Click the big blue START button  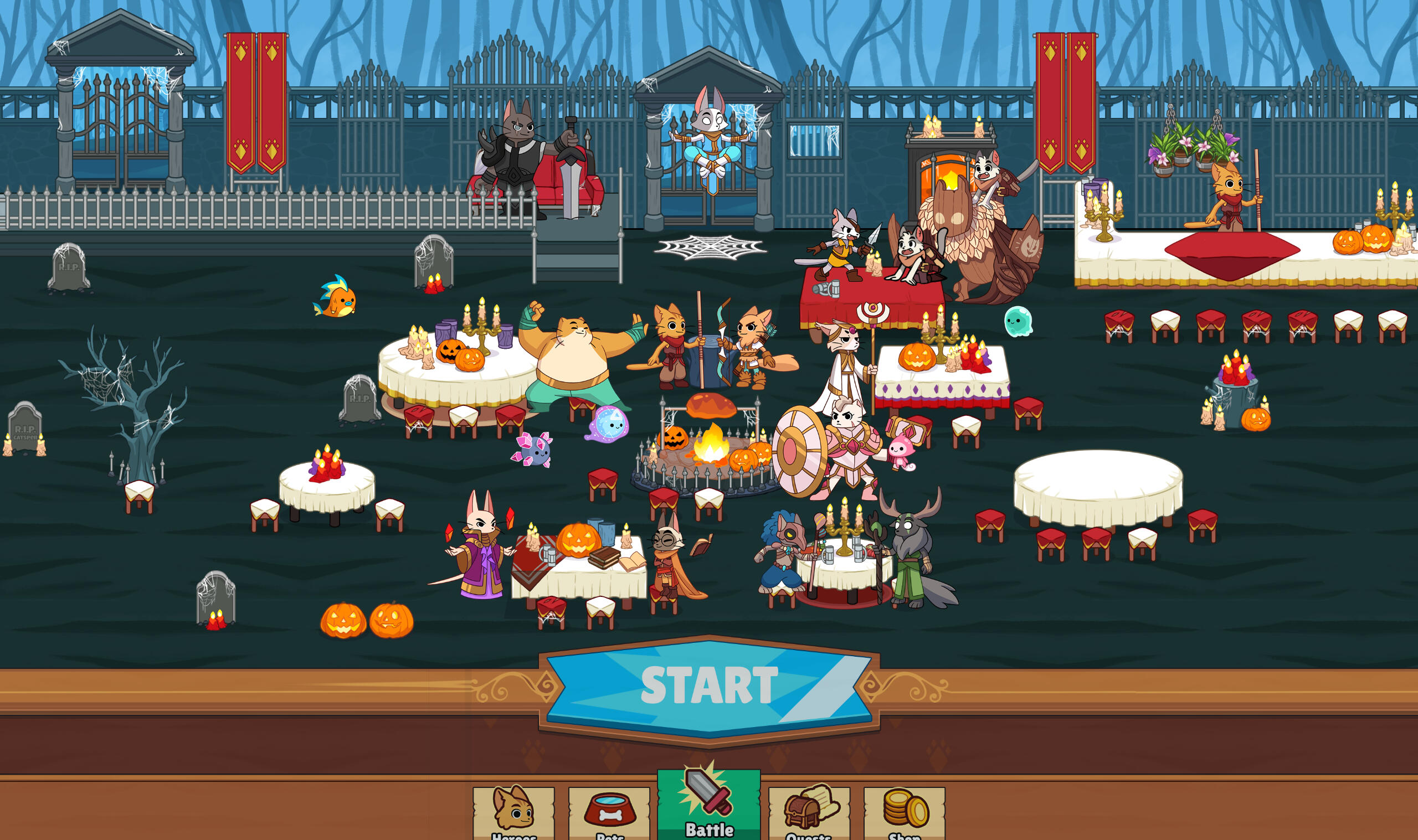pyautogui.click(x=708, y=687)
